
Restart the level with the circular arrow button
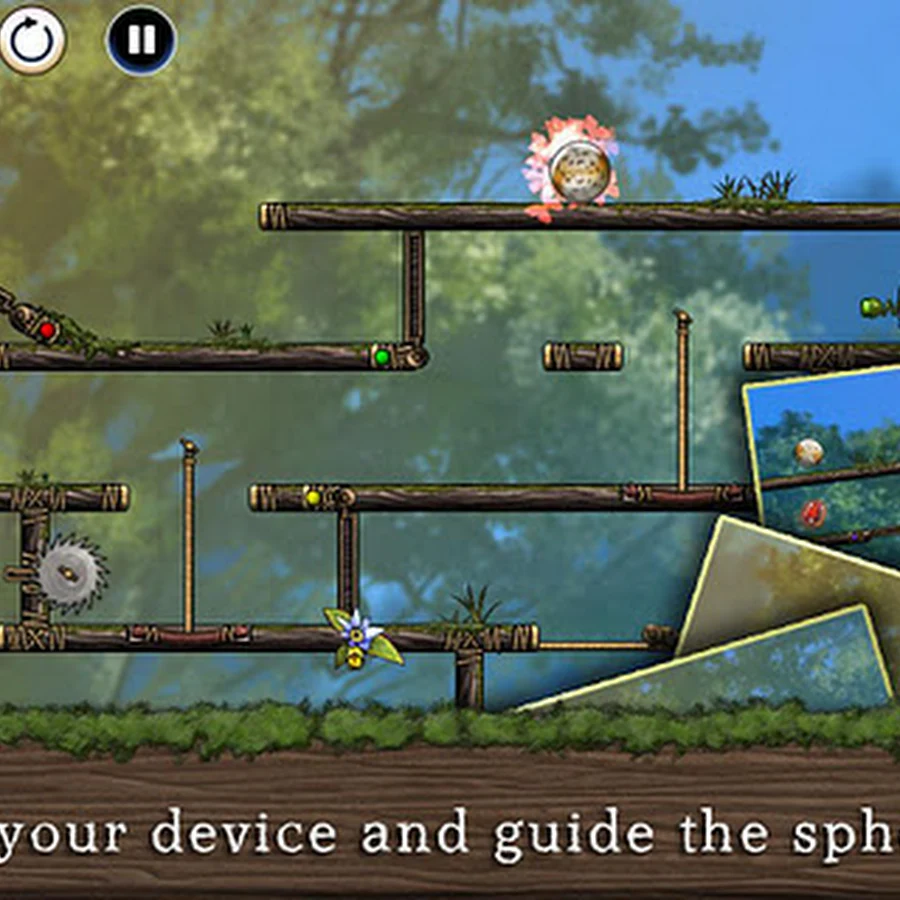[31, 40]
